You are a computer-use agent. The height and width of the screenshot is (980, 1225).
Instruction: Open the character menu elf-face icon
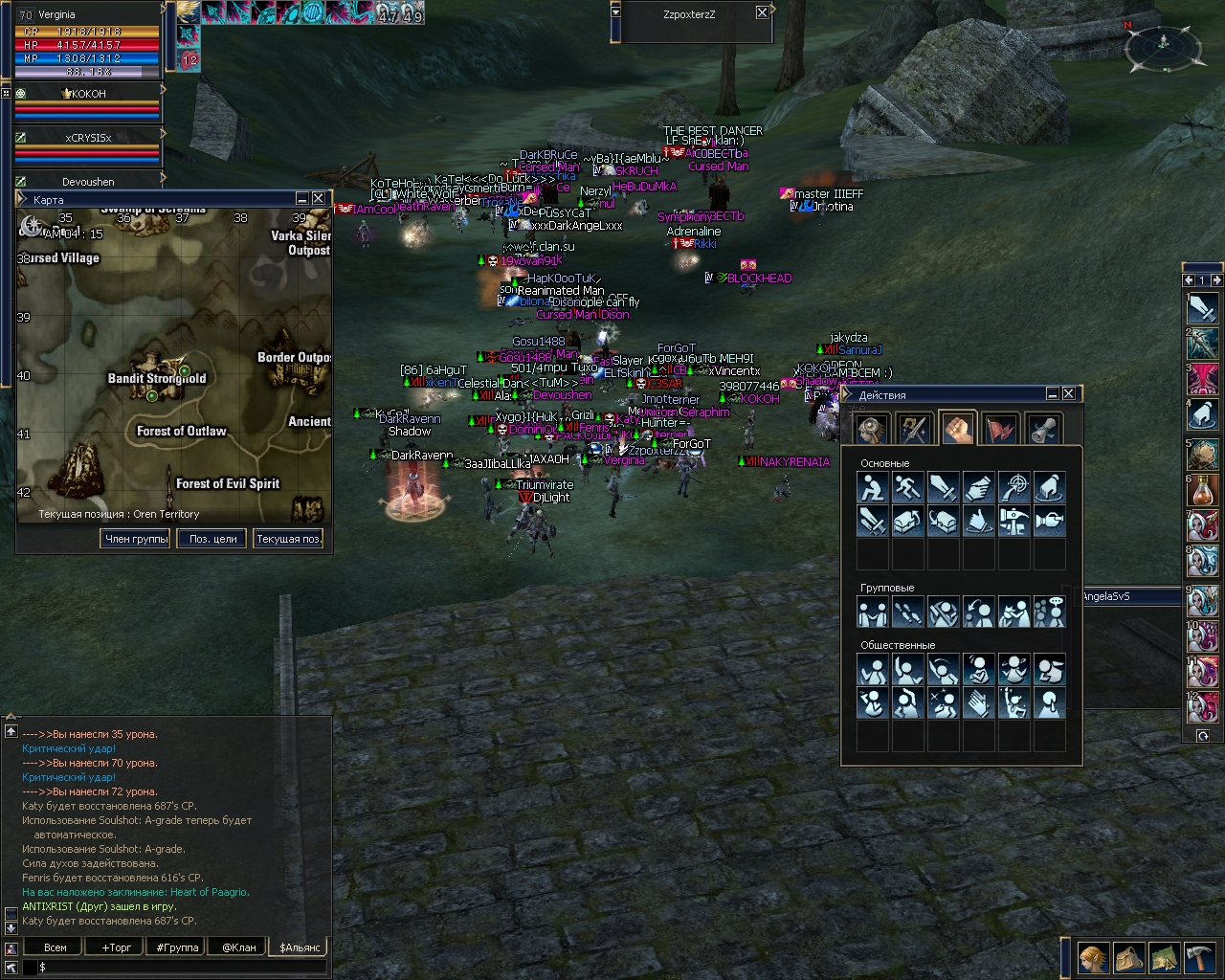coord(1093,957)
